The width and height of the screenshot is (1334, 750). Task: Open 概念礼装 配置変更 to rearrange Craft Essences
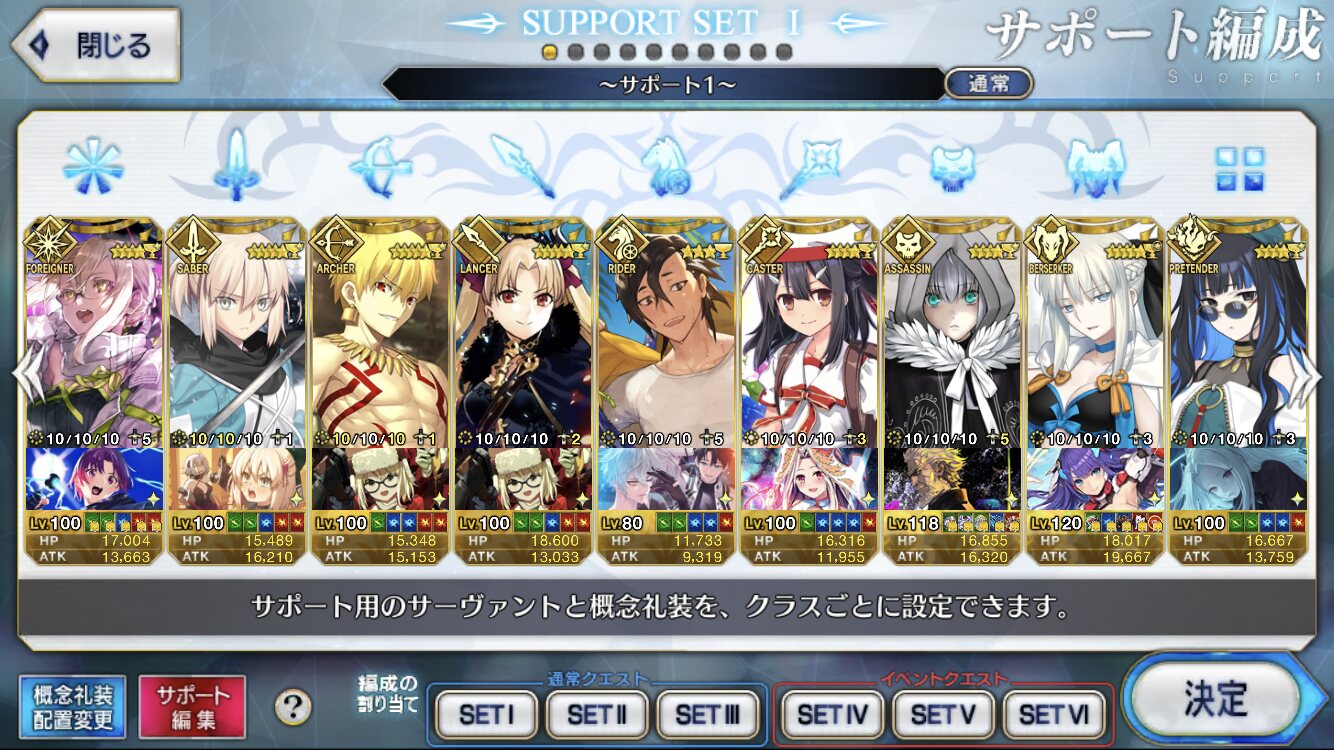[72, 706]
